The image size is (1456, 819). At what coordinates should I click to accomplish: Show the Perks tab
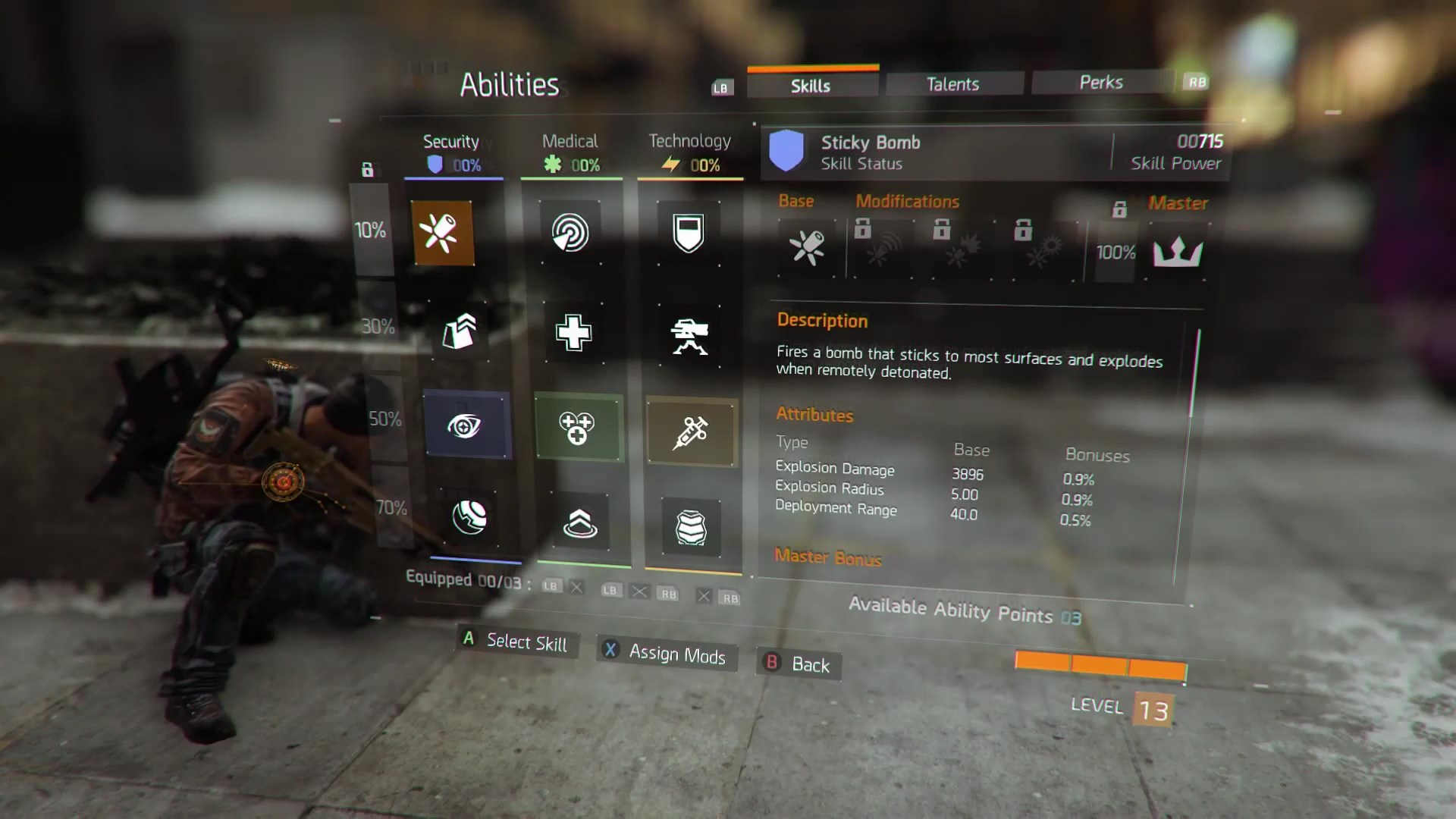pyautogui.click(x=1100, y=82)
